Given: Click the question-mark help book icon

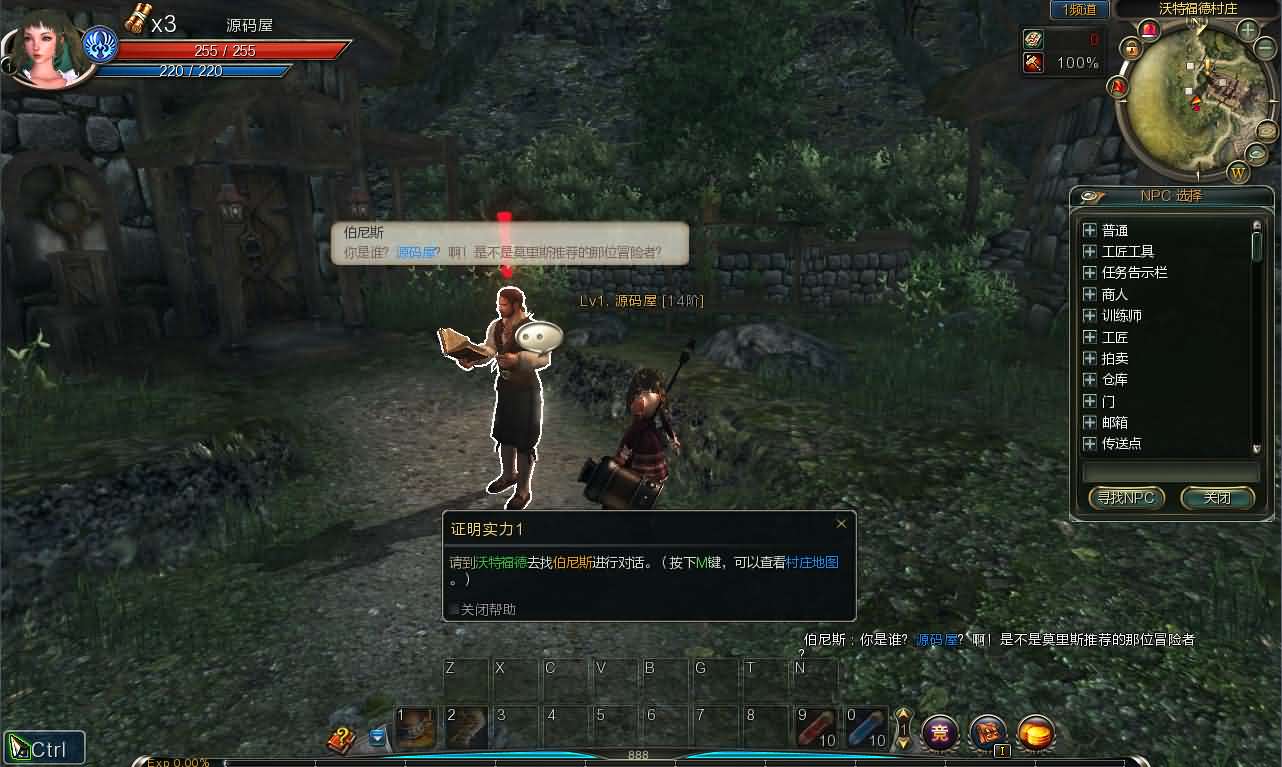Looking at the screenshot, I should 341,737.
